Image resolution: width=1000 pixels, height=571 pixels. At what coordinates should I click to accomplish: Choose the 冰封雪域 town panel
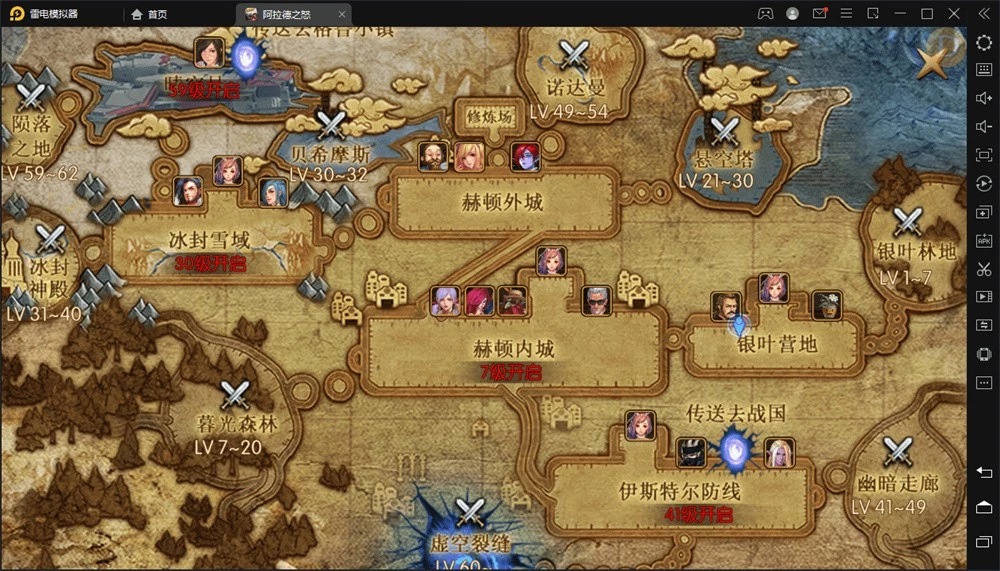coord(210,241)
